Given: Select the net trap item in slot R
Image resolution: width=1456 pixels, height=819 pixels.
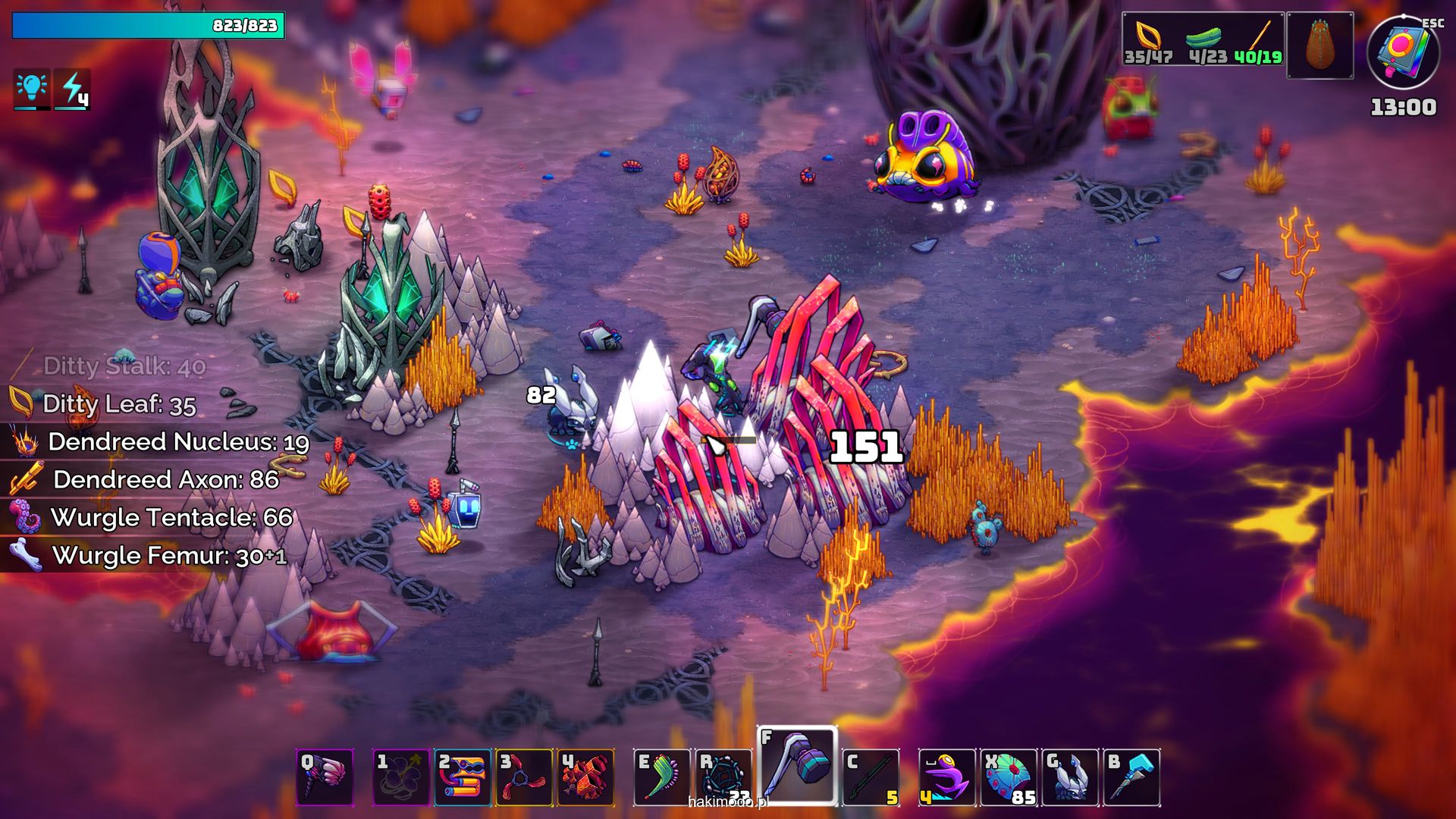Looking at the screenshot, I should [x=724, y=777].
